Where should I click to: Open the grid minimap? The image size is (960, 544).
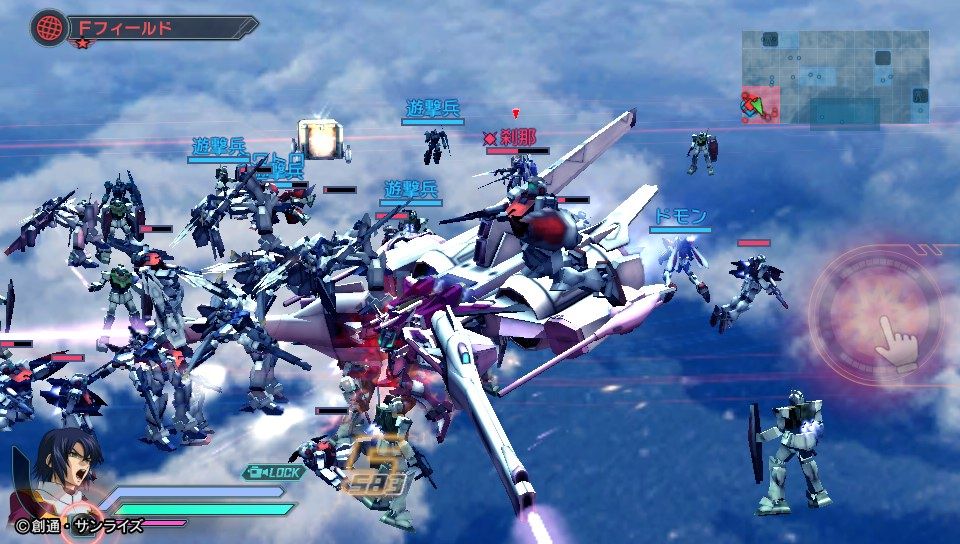(835, 77)
